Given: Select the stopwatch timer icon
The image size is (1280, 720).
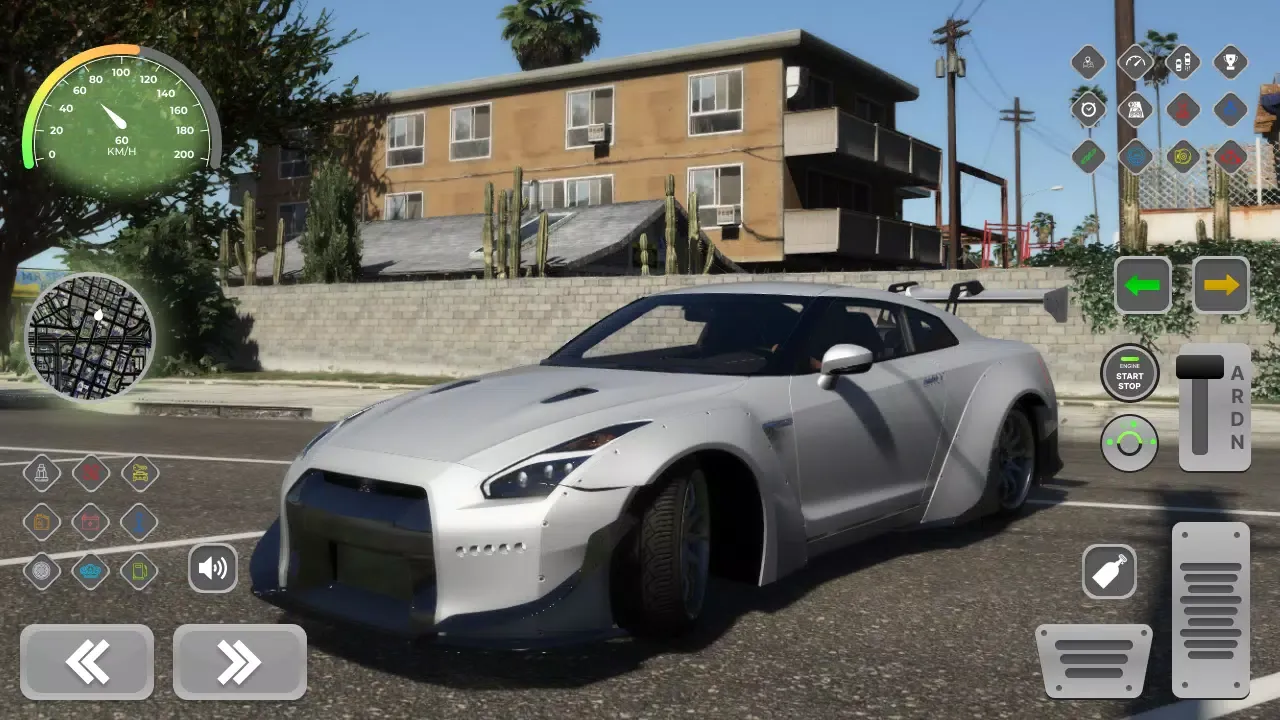Looking at the screenshot, I should (x=1088, y=109).
